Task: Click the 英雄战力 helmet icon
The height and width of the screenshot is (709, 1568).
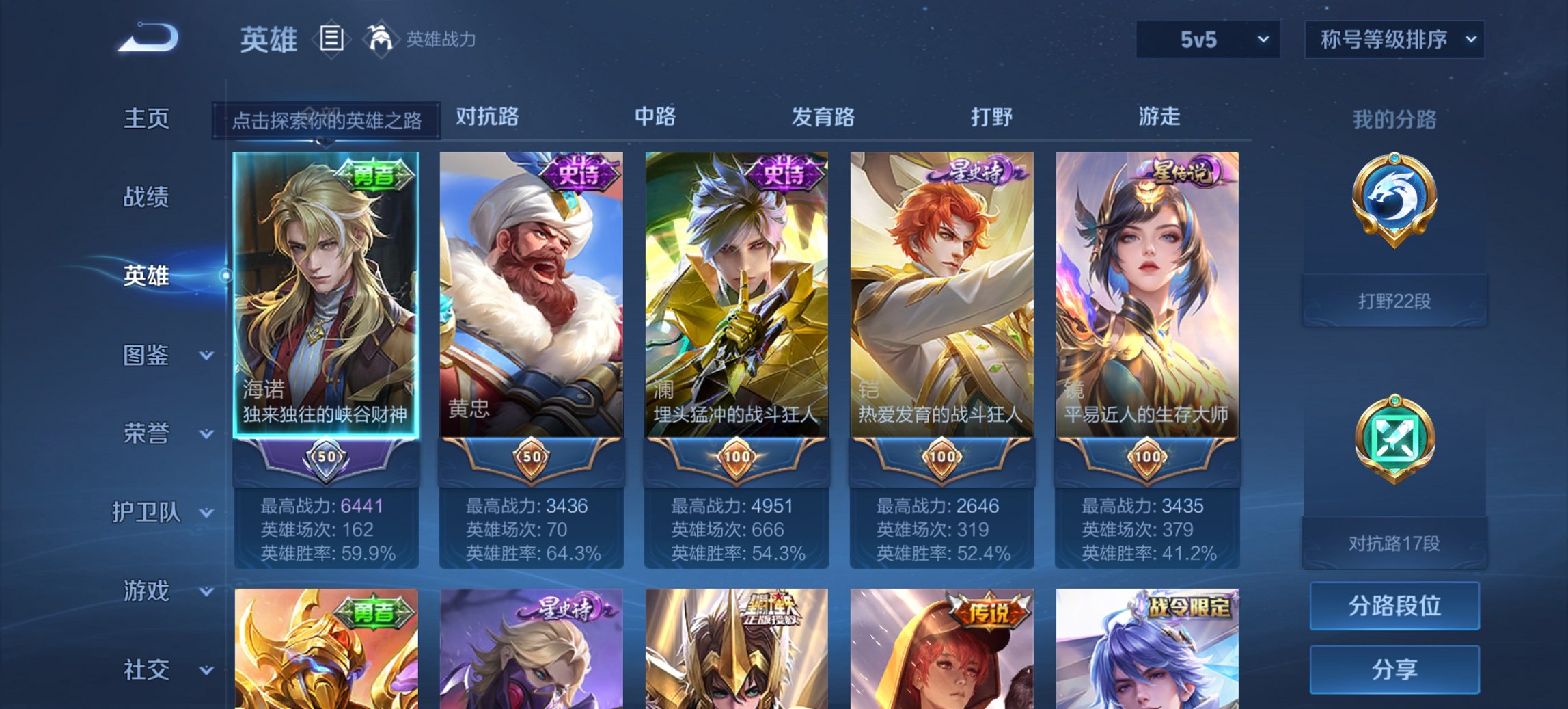Action: (x=380, y=39)
